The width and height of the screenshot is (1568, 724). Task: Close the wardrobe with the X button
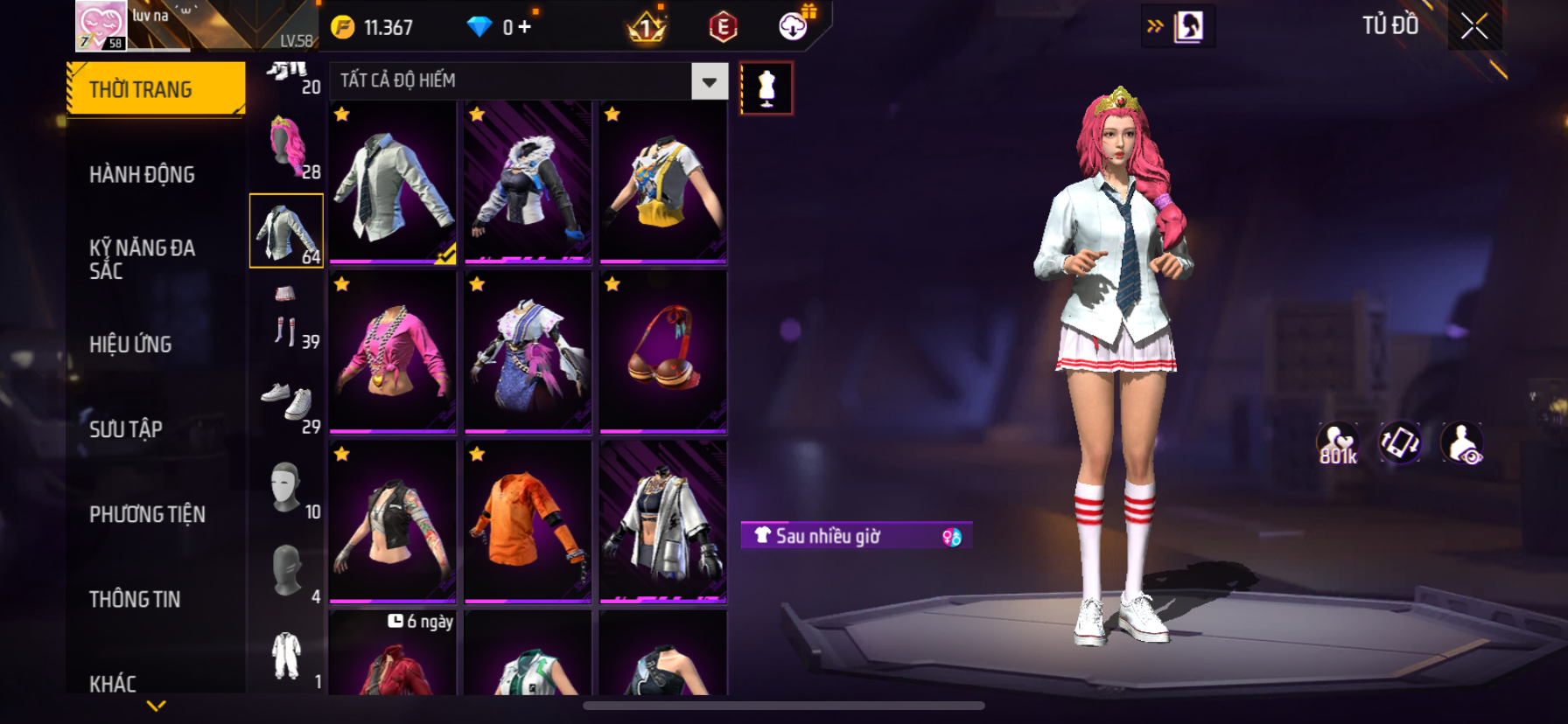click(x=1474, y=27)
